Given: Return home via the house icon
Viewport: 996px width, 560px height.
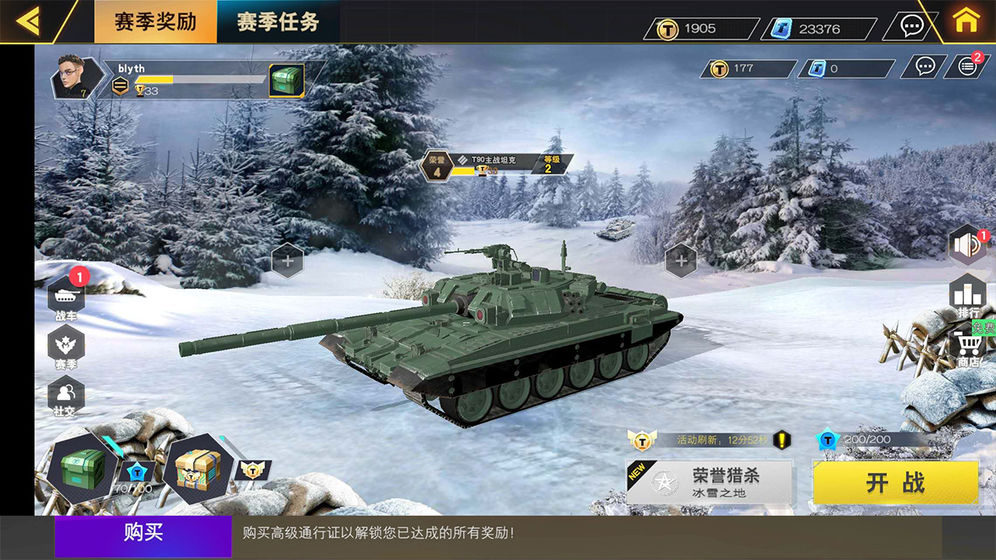Looking at the screenshot, I should (x=964, y=21).
